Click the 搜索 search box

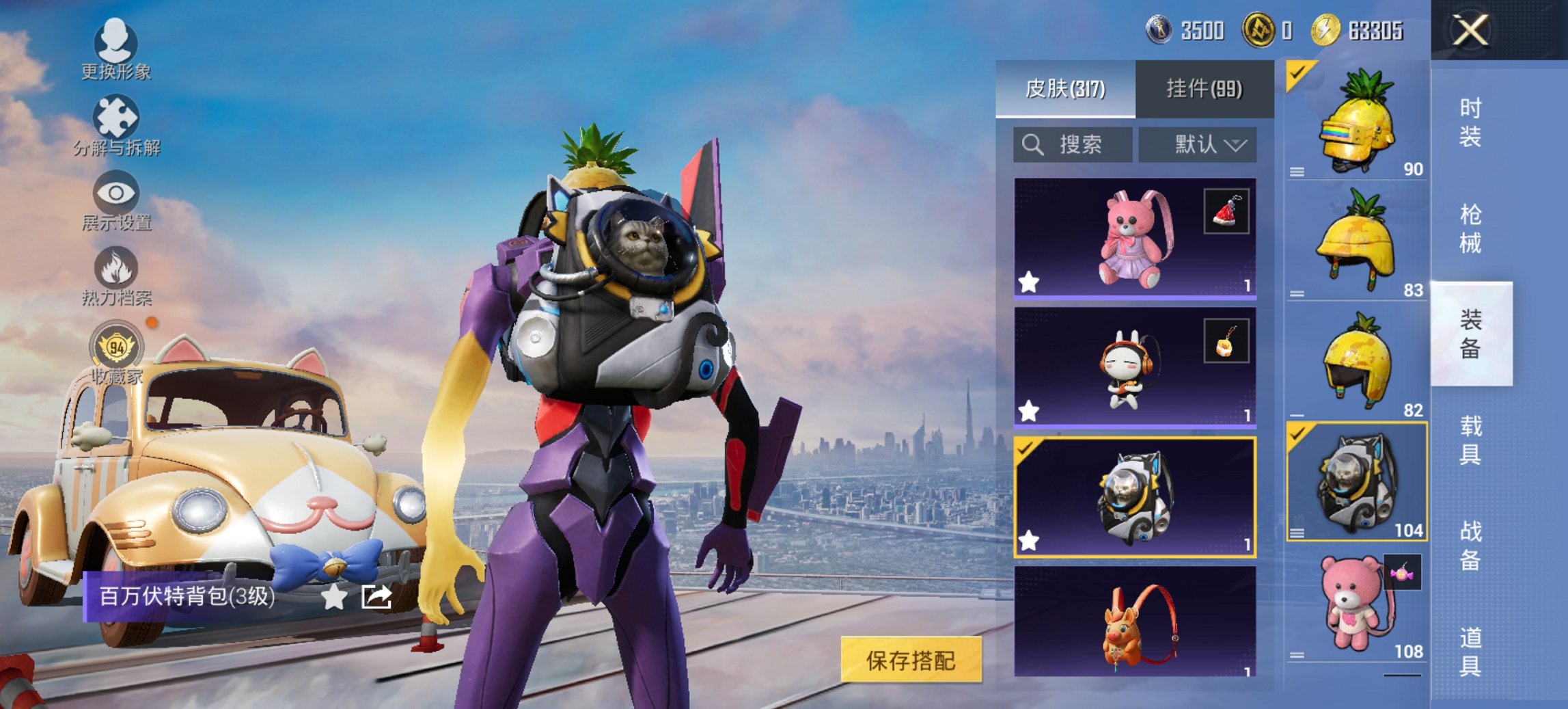coord(1073,145)
